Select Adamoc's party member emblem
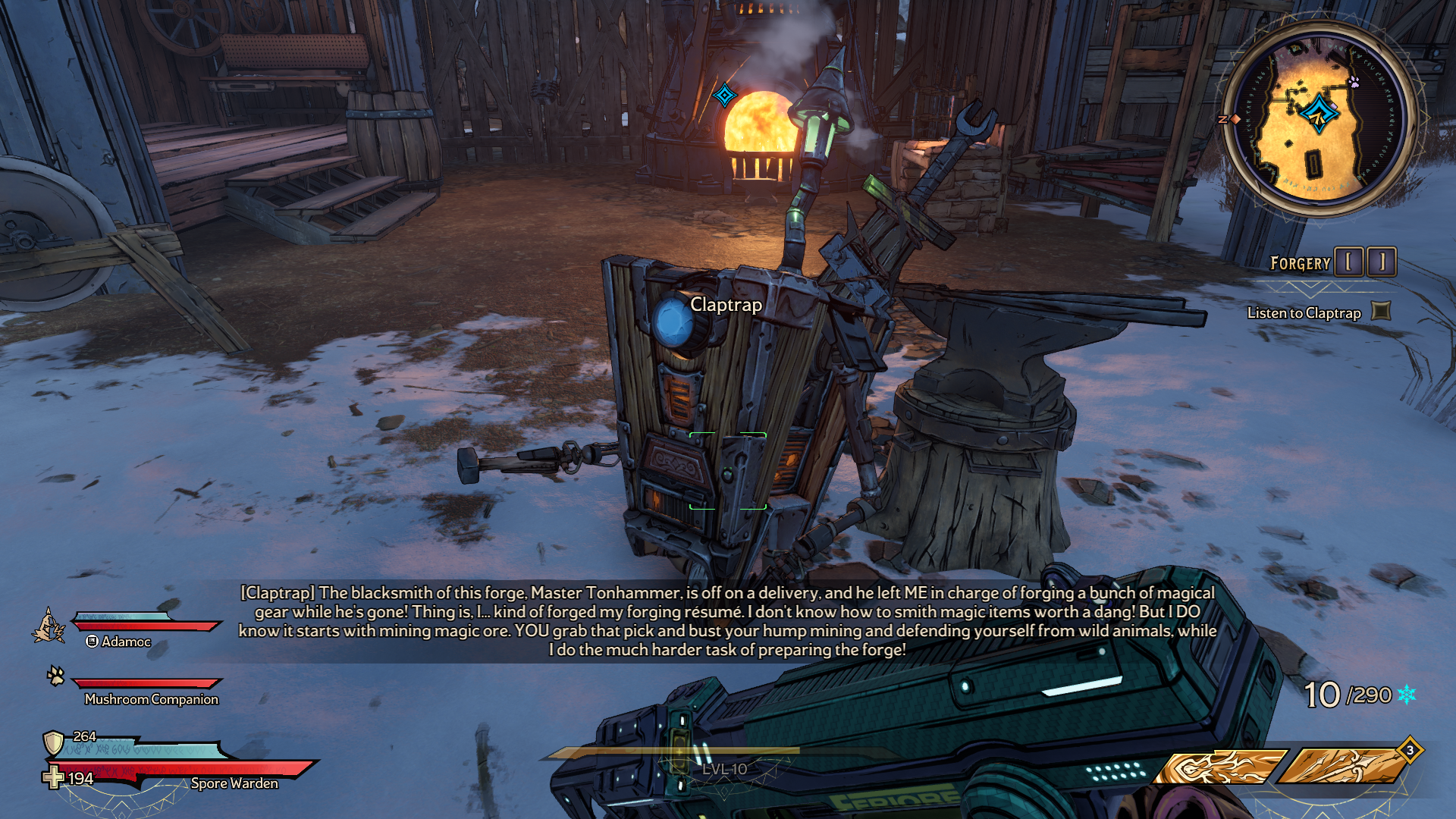The width and height of the screenshot is (1456, 819). [x=49, y=626]
